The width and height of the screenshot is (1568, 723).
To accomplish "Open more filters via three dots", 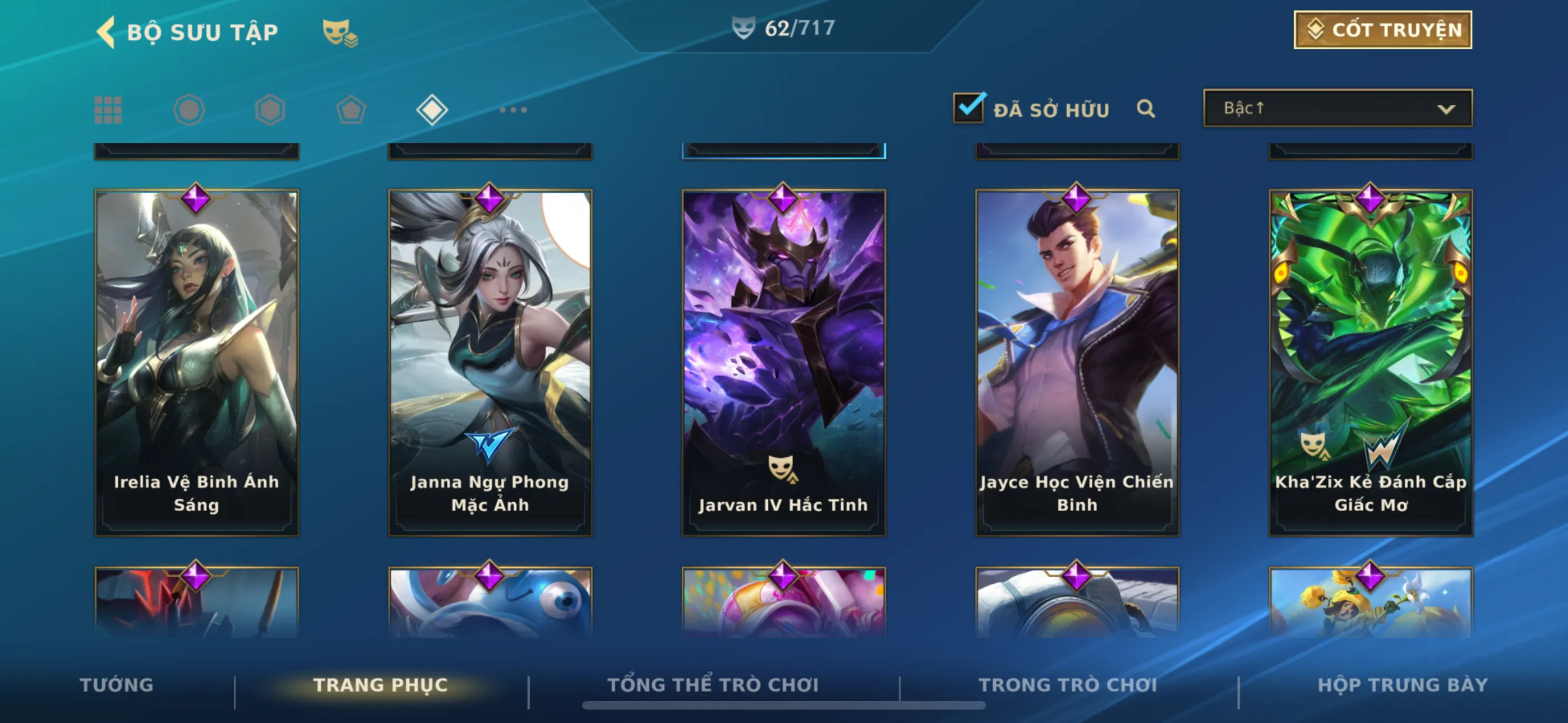I will 513,110.
